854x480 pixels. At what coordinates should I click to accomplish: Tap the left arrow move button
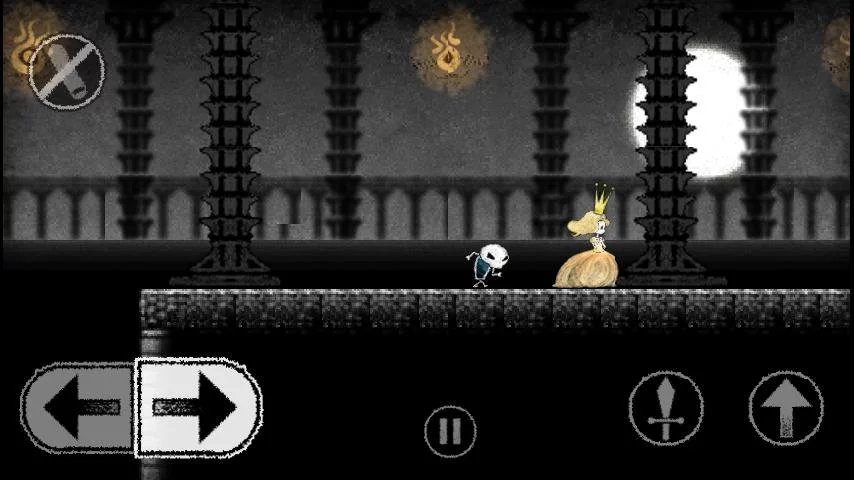[78, 407]
